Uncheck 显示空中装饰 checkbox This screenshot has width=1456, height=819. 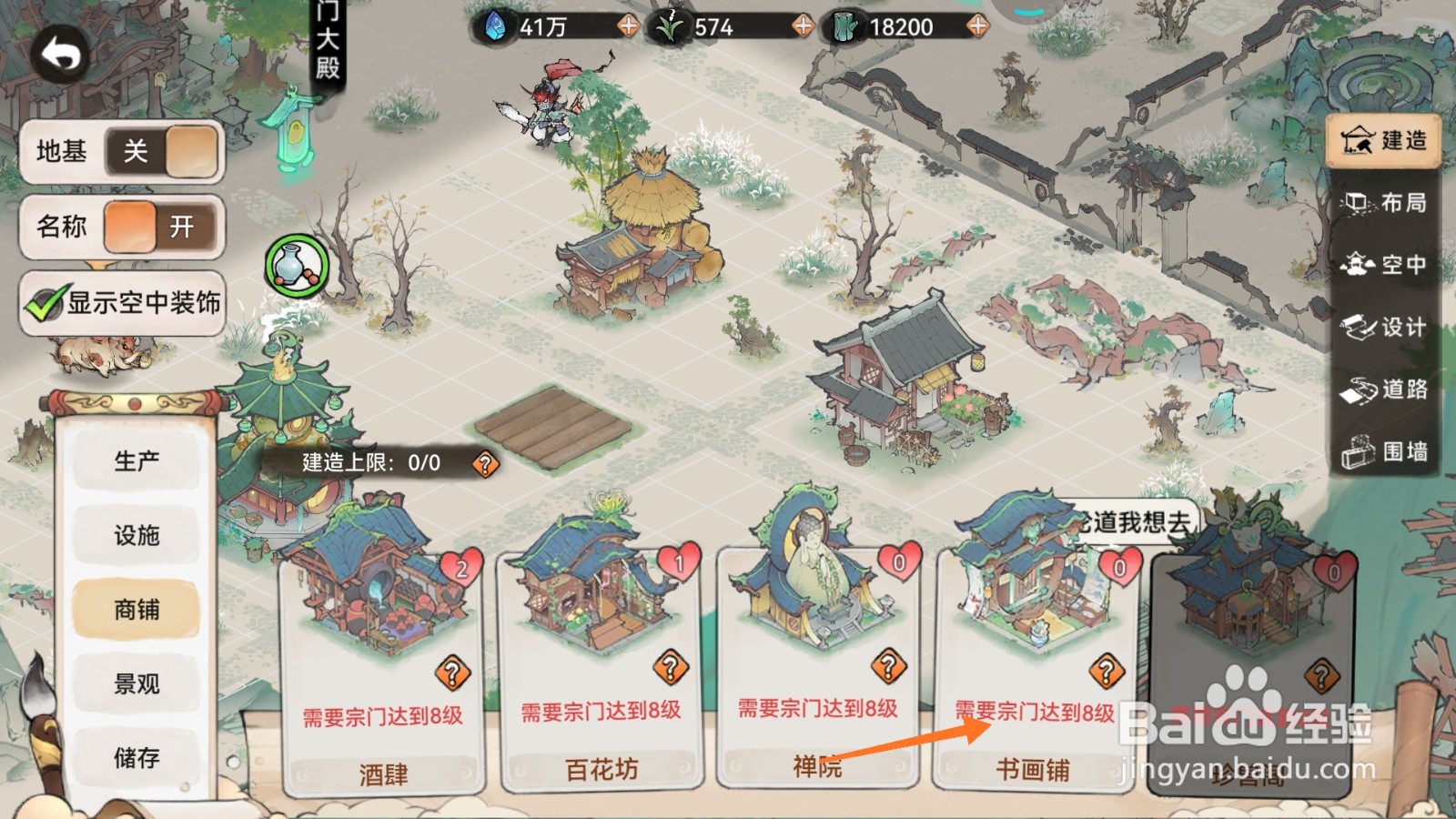44,303
